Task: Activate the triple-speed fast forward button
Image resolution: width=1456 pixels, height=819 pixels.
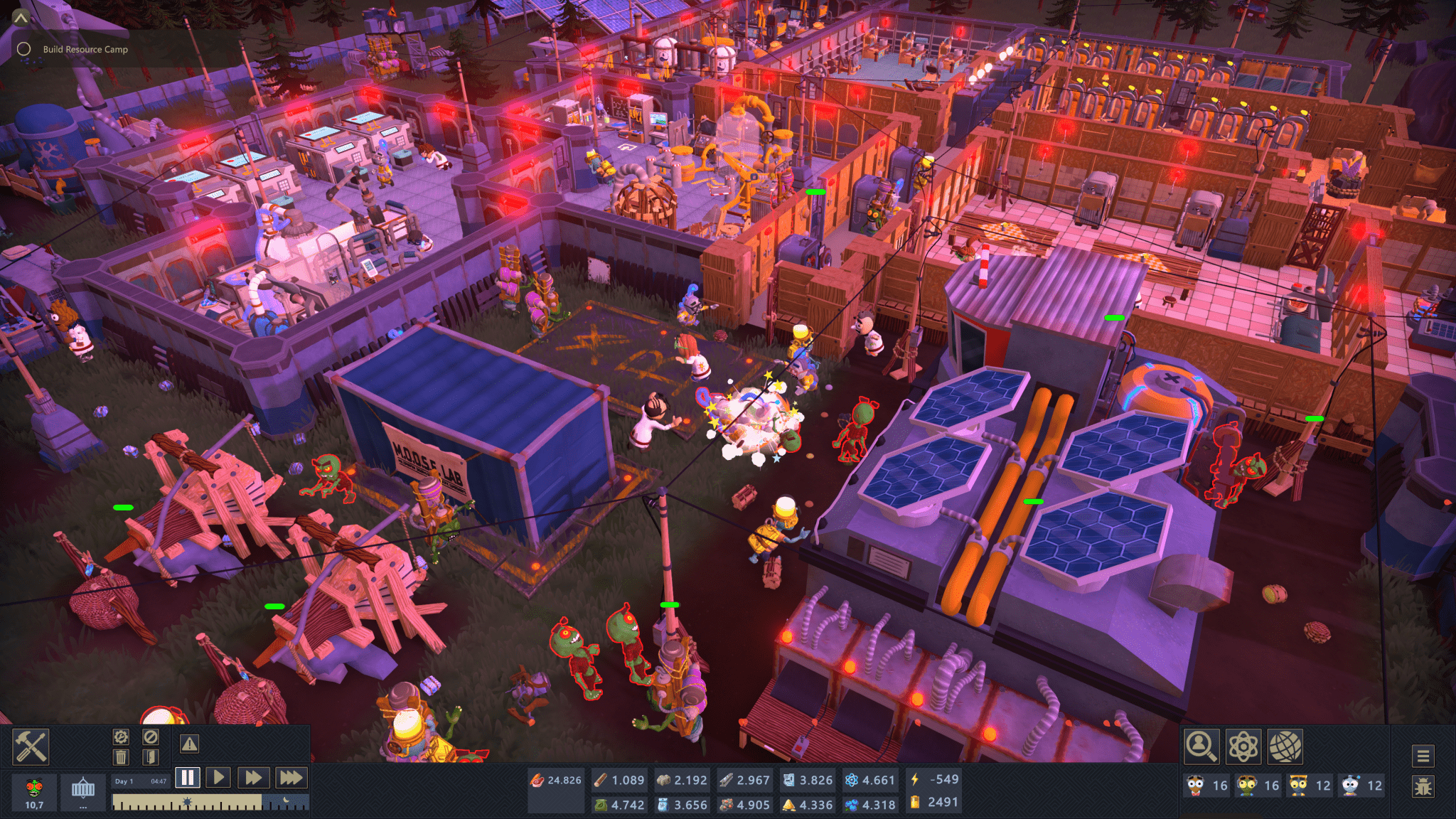Action: point(290,779)
